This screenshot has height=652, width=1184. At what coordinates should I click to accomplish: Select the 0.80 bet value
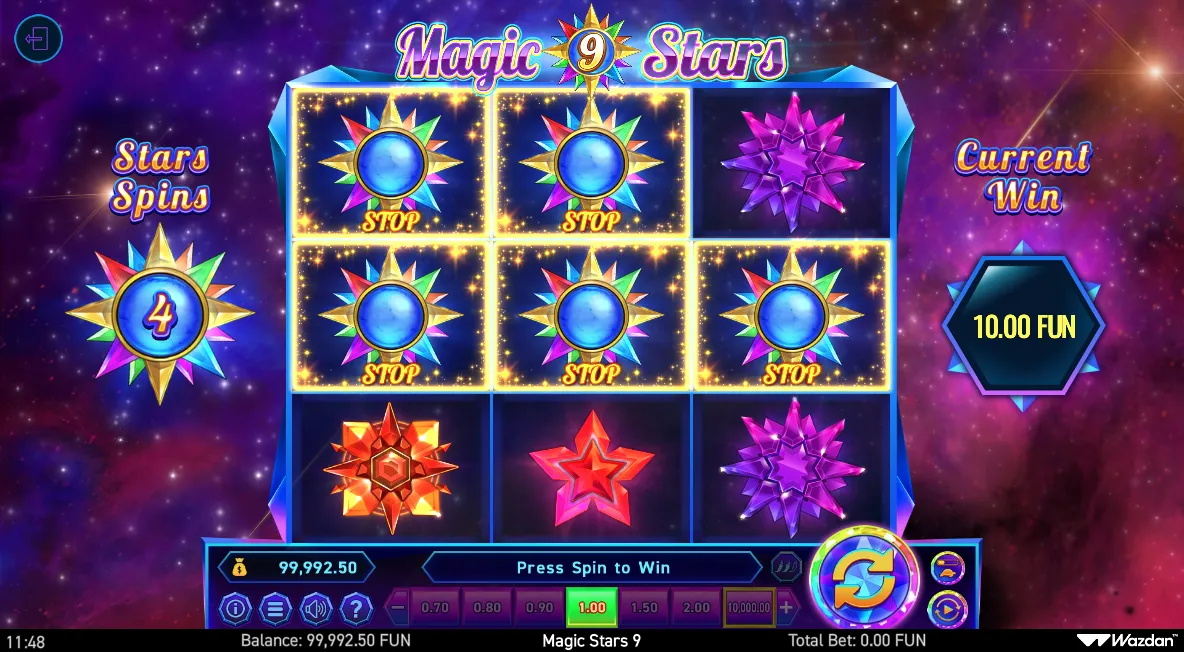[487, 607]
